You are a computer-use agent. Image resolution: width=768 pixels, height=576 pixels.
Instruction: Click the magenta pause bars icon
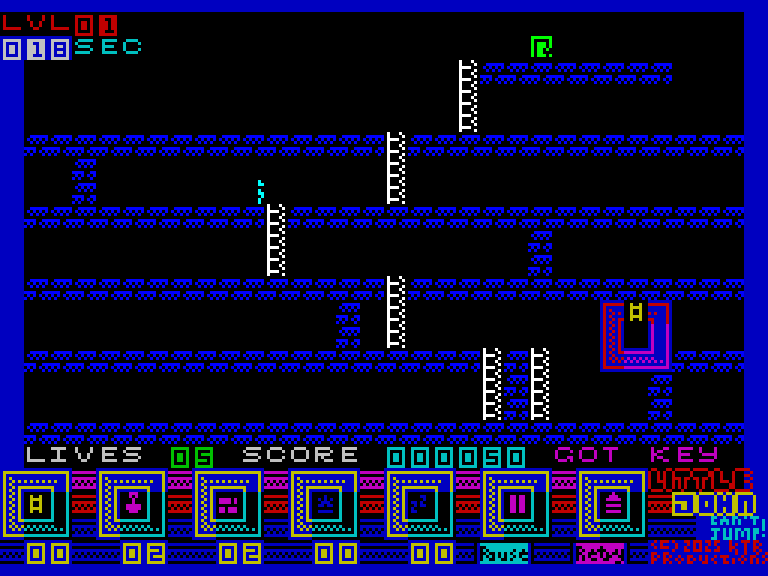coord(516,504)
